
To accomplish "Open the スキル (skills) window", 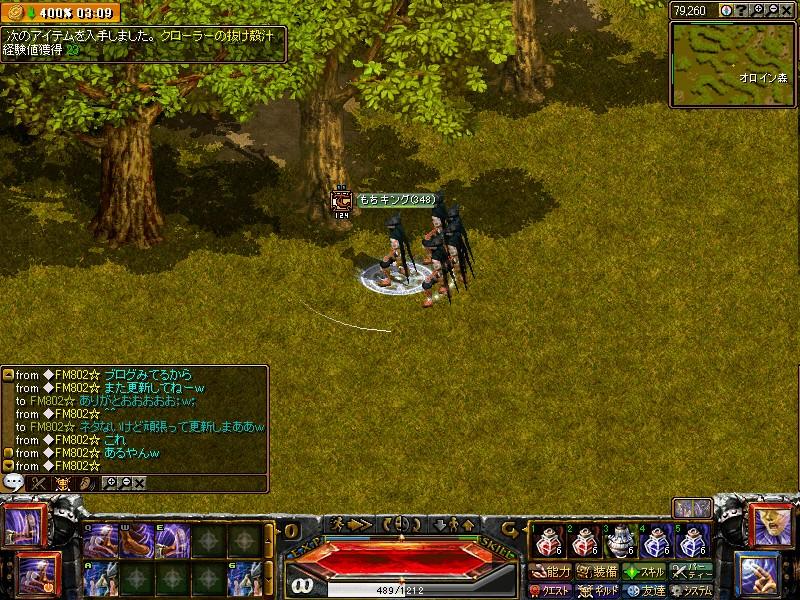I will [645, 573].
